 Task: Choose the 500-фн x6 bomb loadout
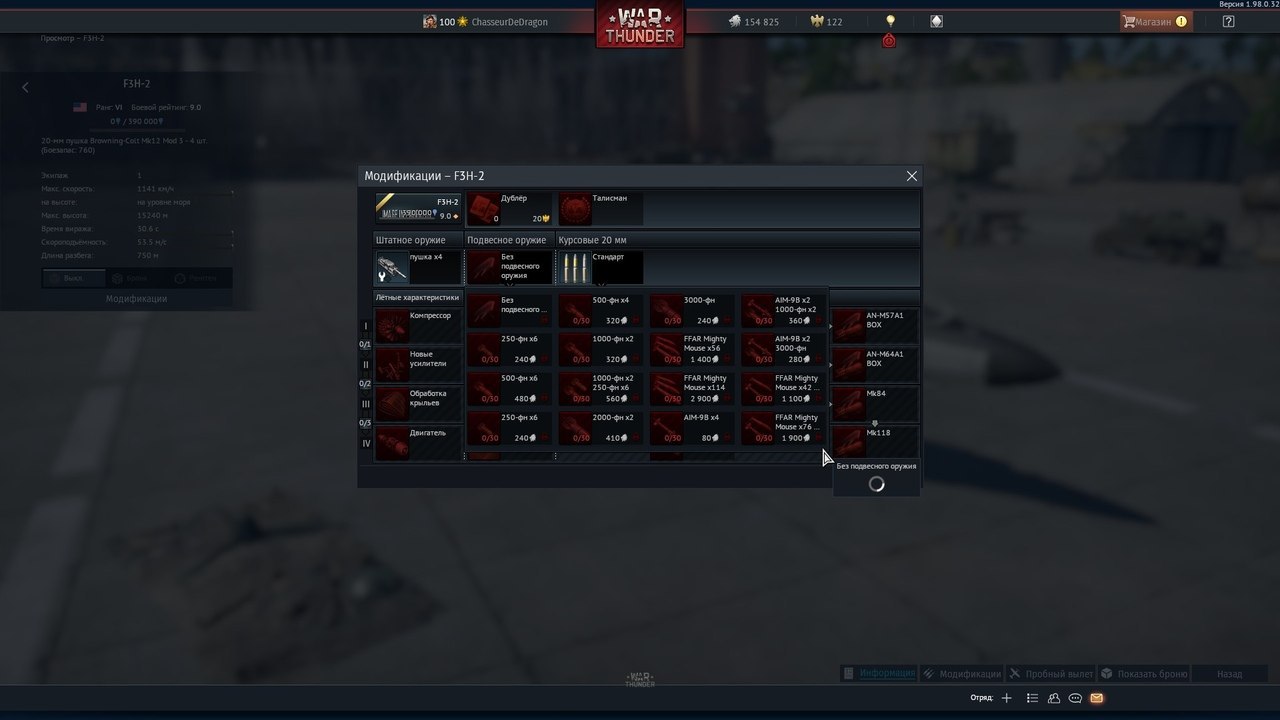tap(509, 388)
